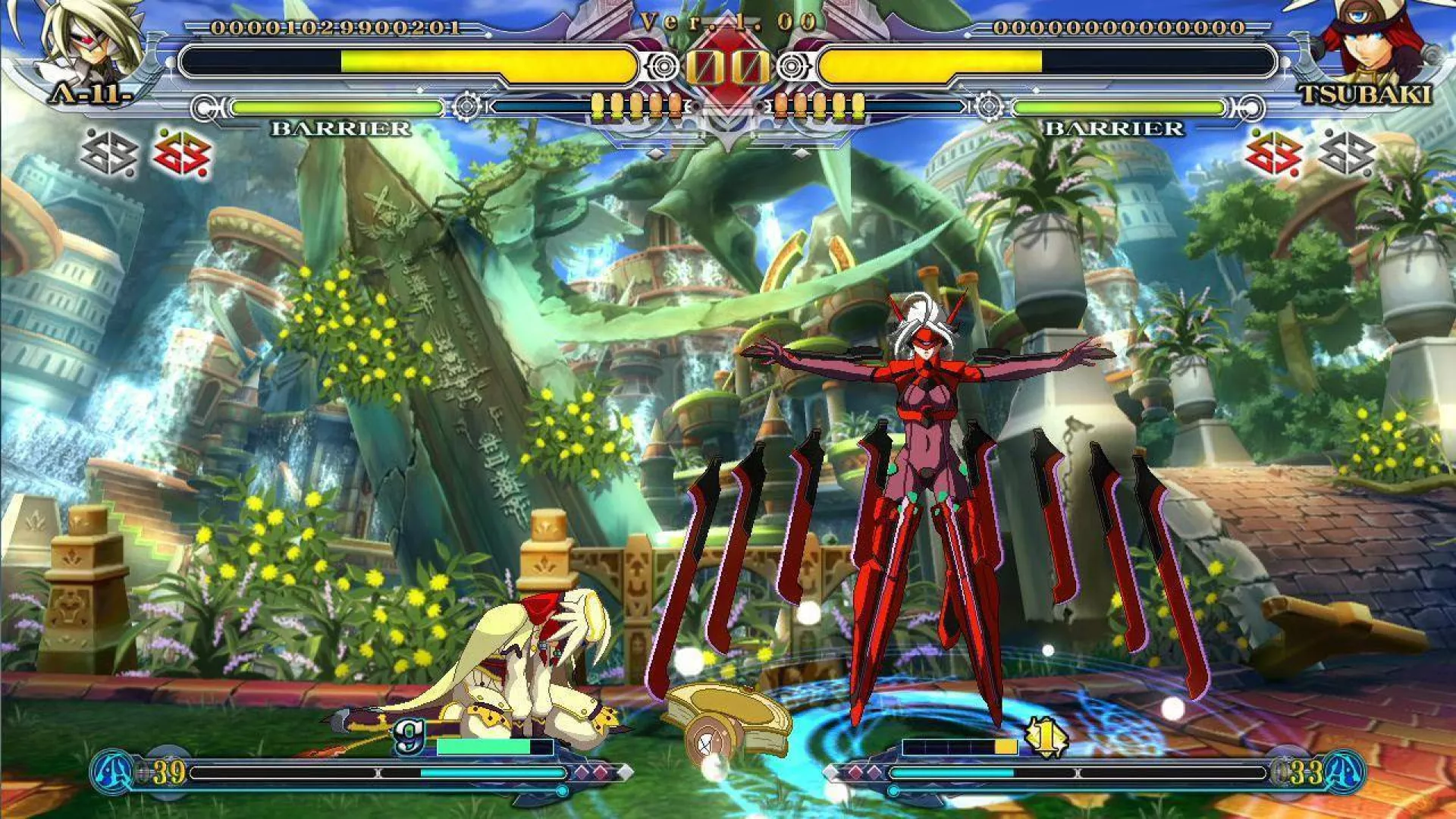Click the Λ-11 character portrait
The image size is (1456, 819).
tap(91, 42)
